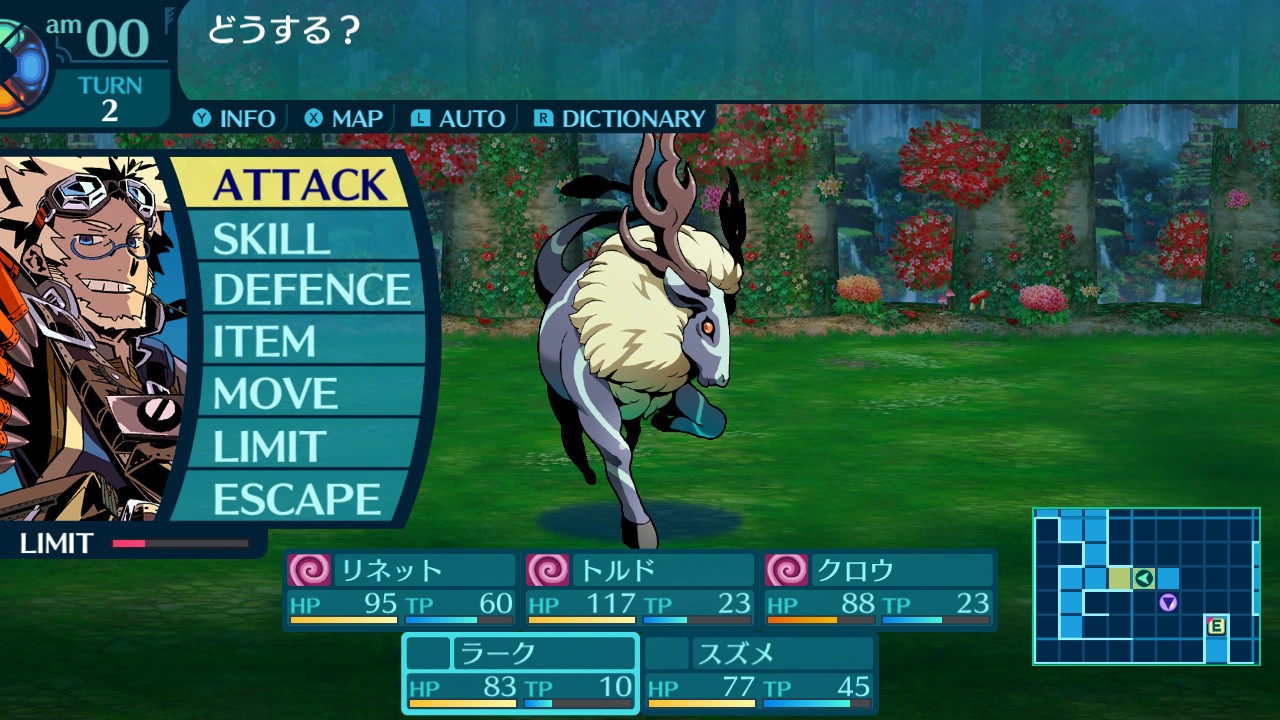The image size is (1280, 720).
Task: Select the MOVE command
Action: 298,393
